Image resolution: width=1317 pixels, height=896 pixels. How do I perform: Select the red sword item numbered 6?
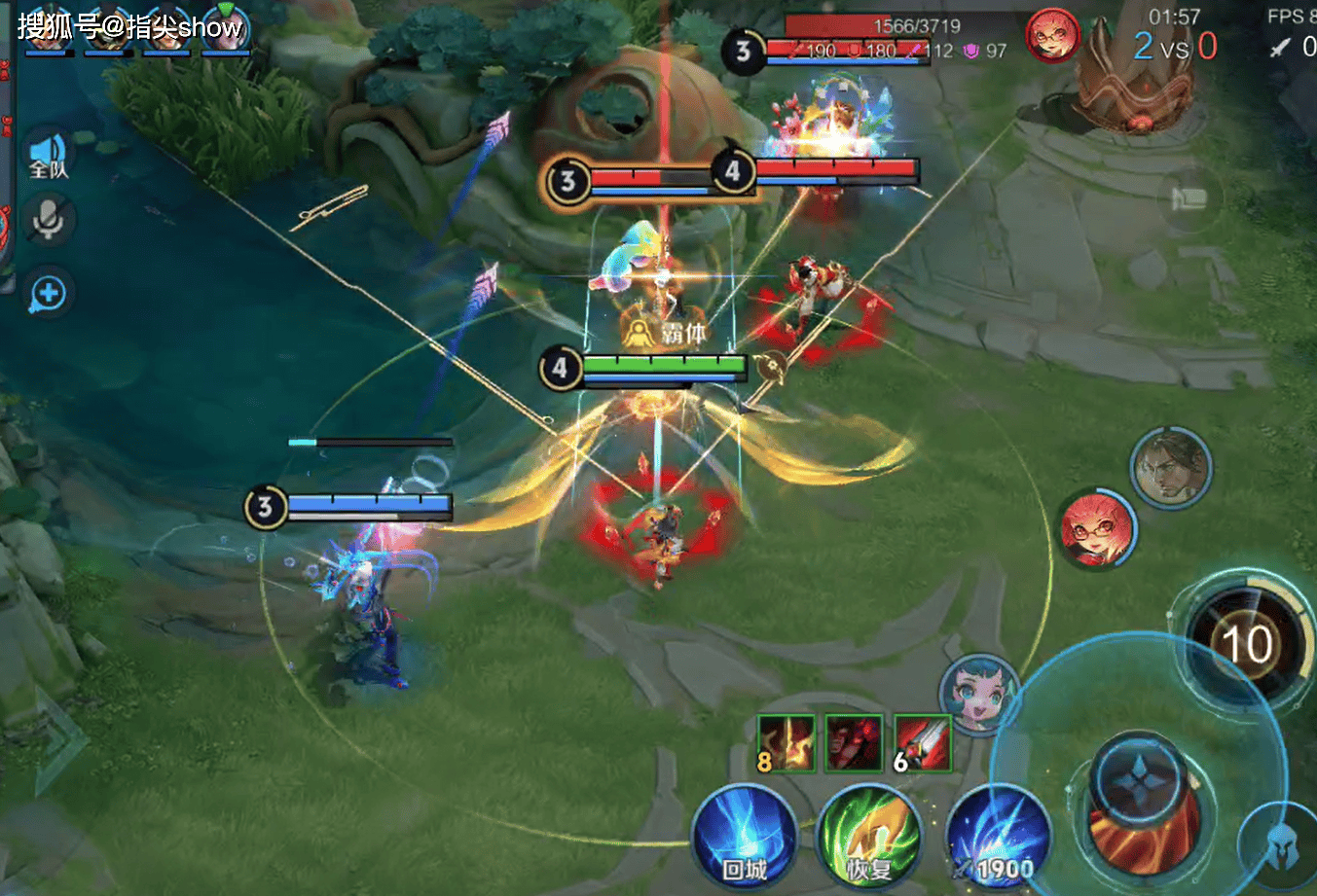tap(922, 743)
